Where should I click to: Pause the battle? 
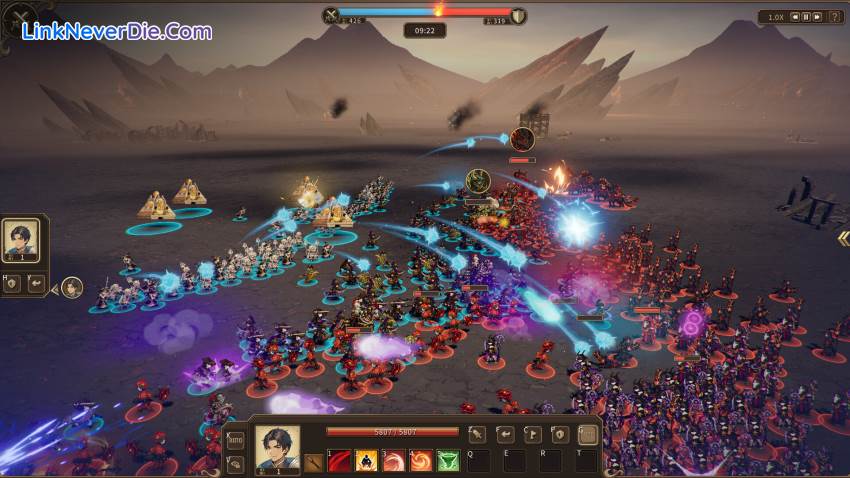806,17
